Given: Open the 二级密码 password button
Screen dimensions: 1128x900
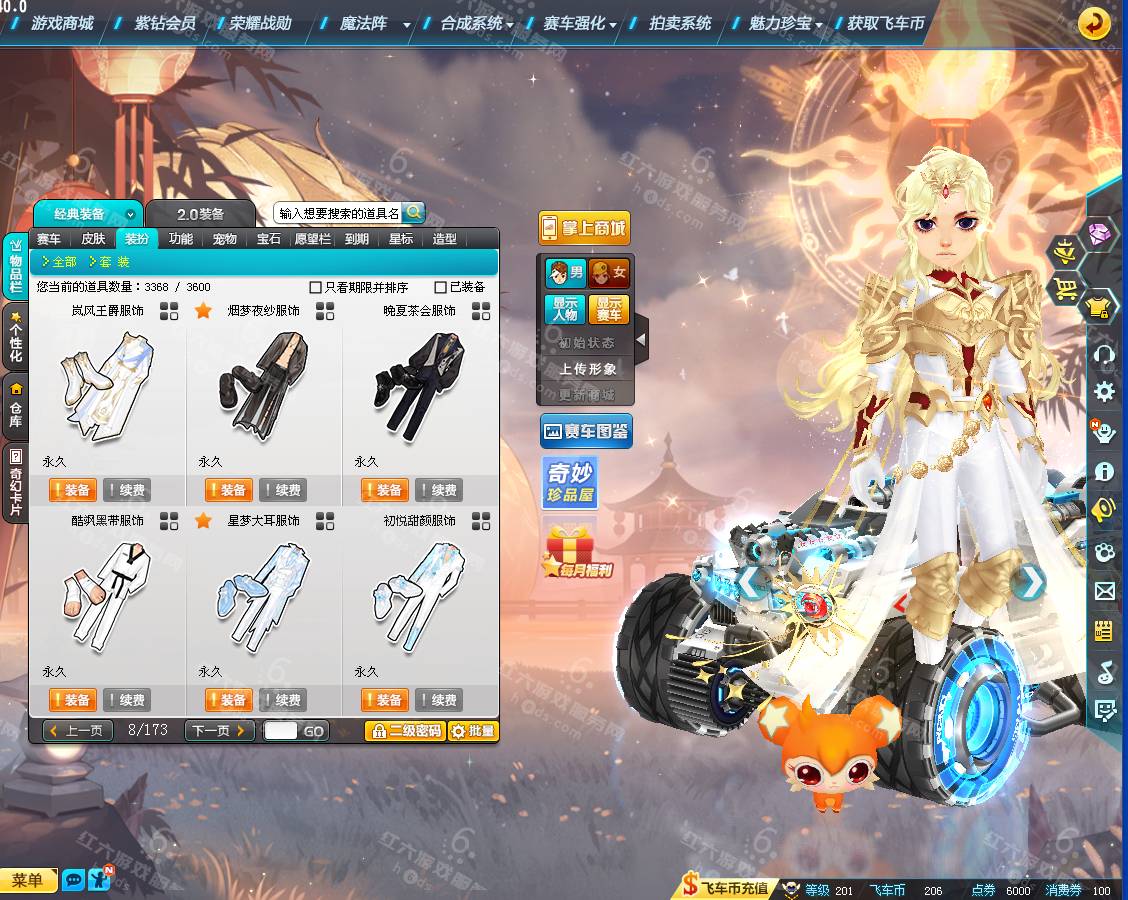Looking at the screenshot, I should pos(405,731).
